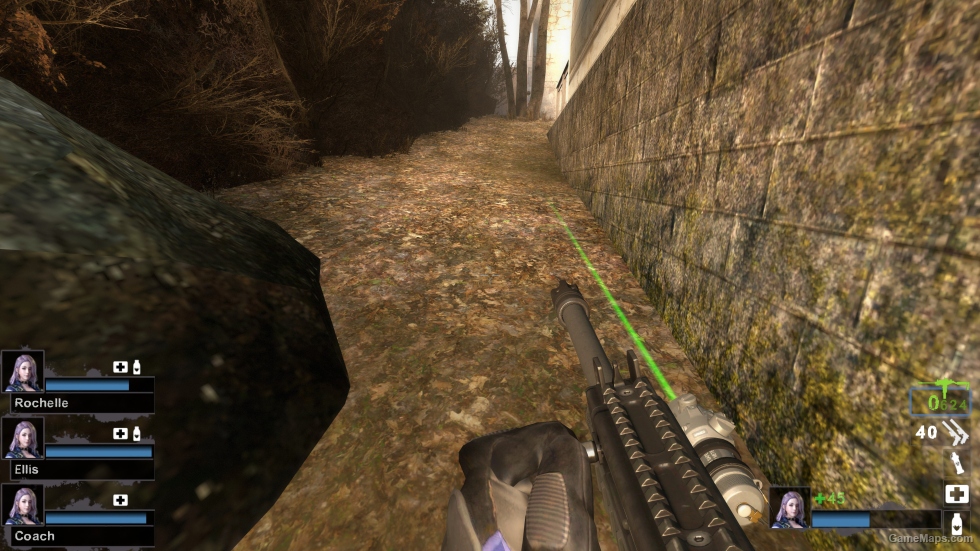Click Rochelle's teammate portrait
The image size is (980, 551).
coord(22,371)
